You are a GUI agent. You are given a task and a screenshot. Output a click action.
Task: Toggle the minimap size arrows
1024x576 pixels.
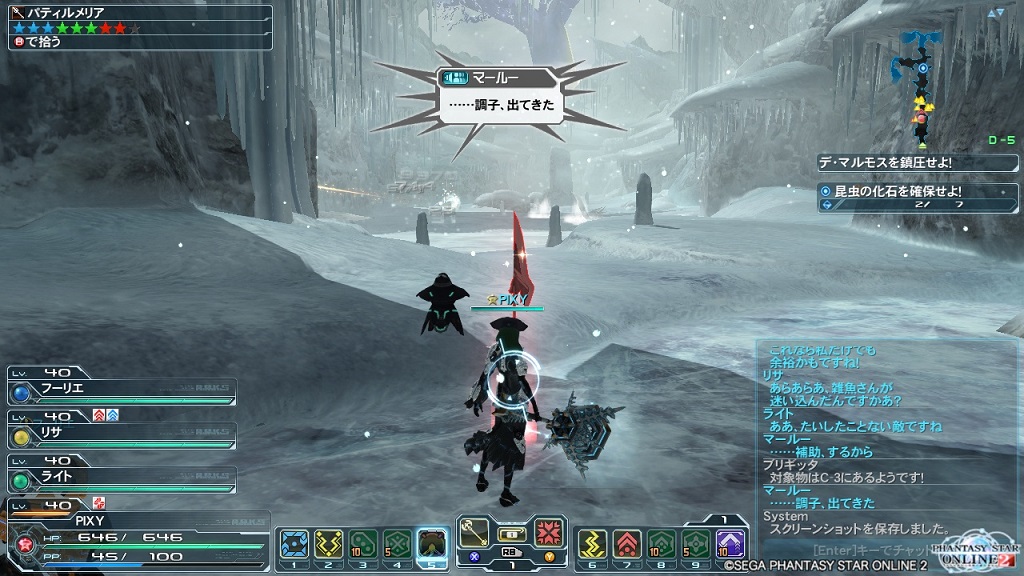point(995,13)
